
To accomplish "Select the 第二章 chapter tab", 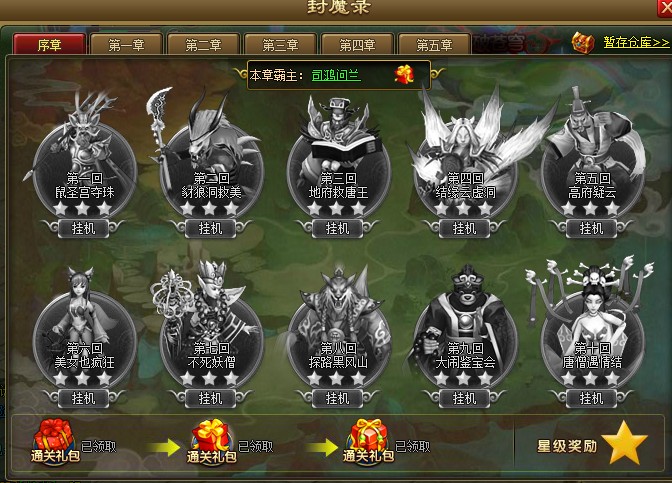I will (x=204, y=44).
